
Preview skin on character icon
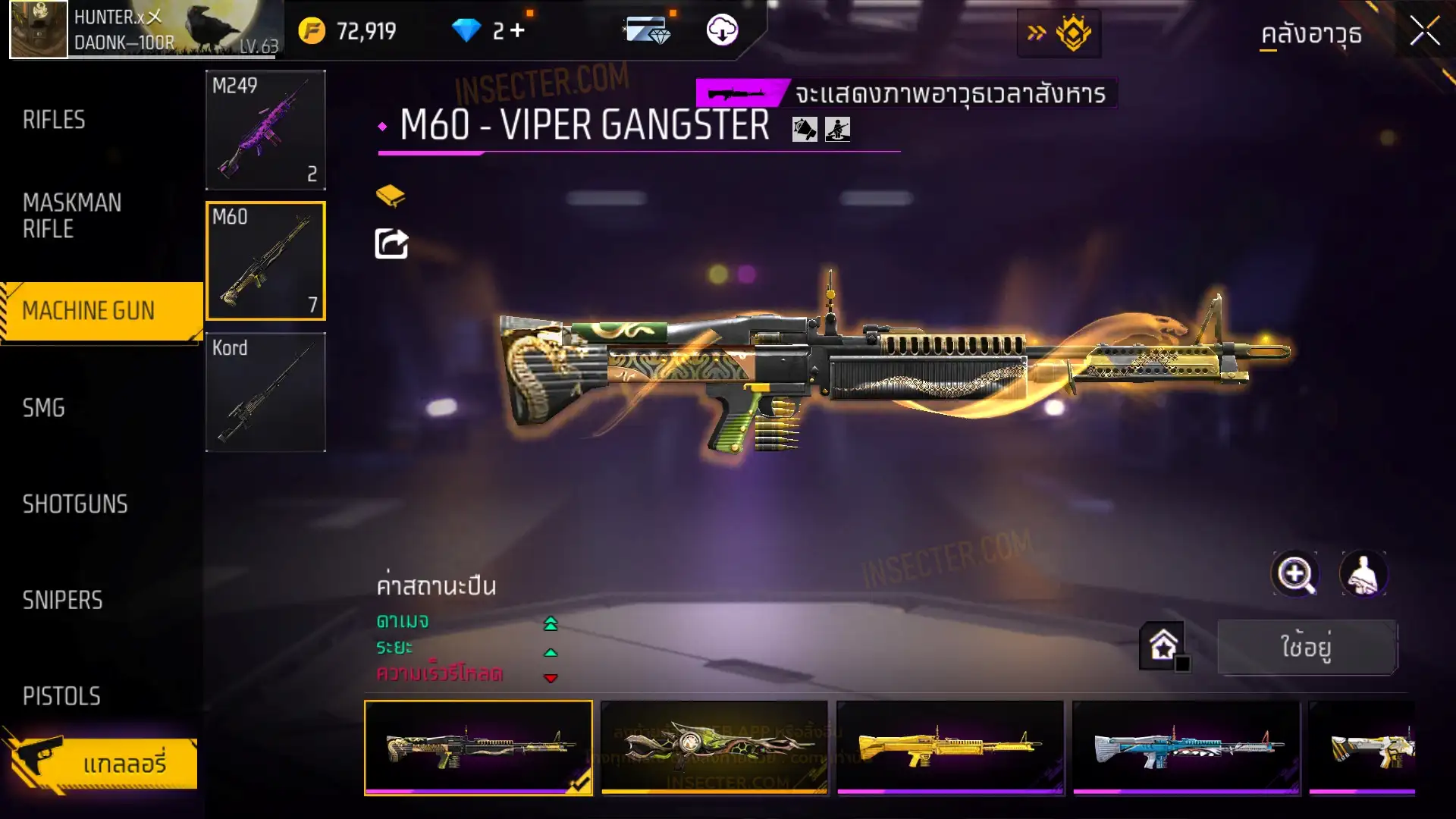tap(1363, 574)
